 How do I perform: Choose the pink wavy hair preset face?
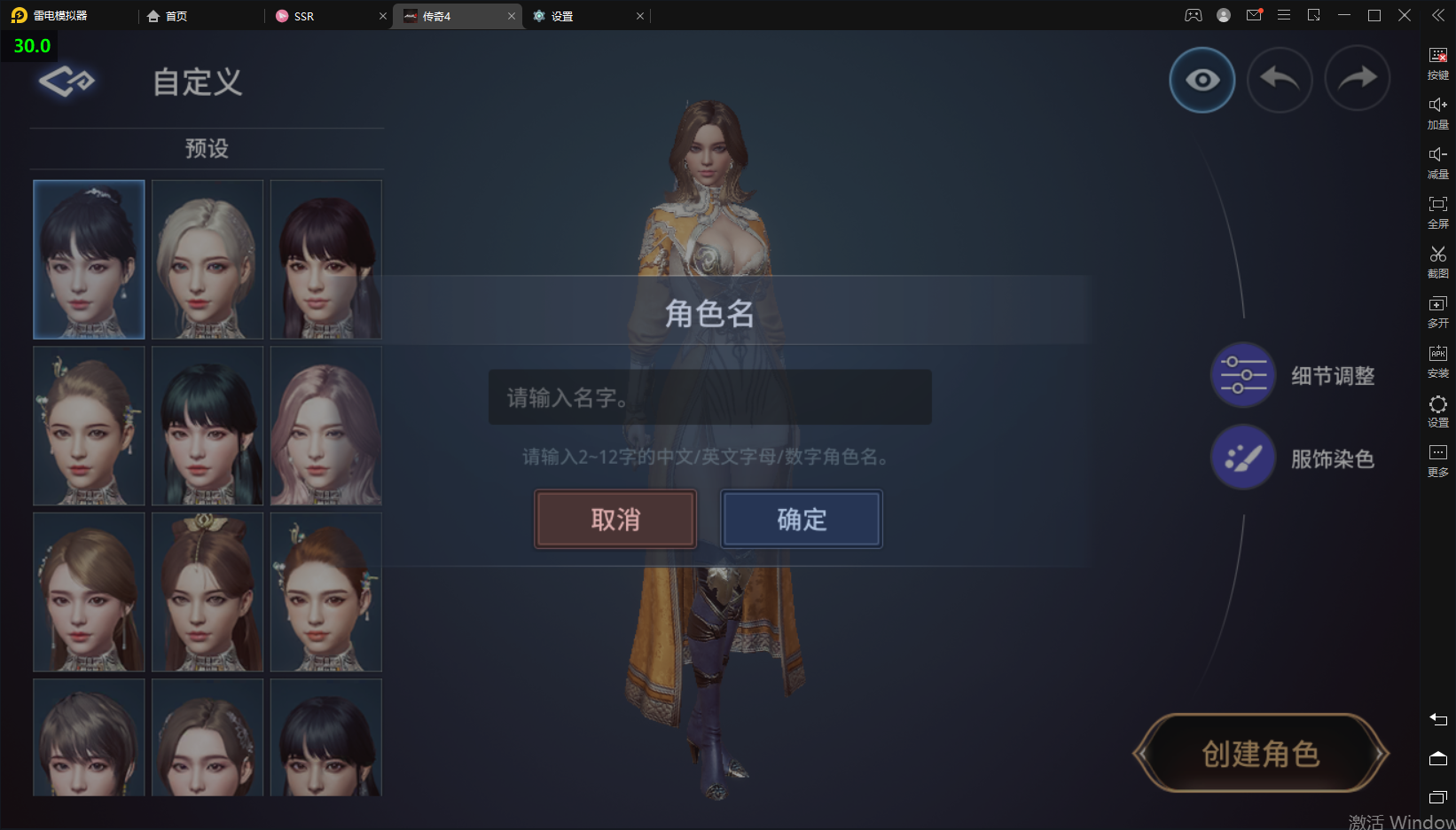pos(325,426)
